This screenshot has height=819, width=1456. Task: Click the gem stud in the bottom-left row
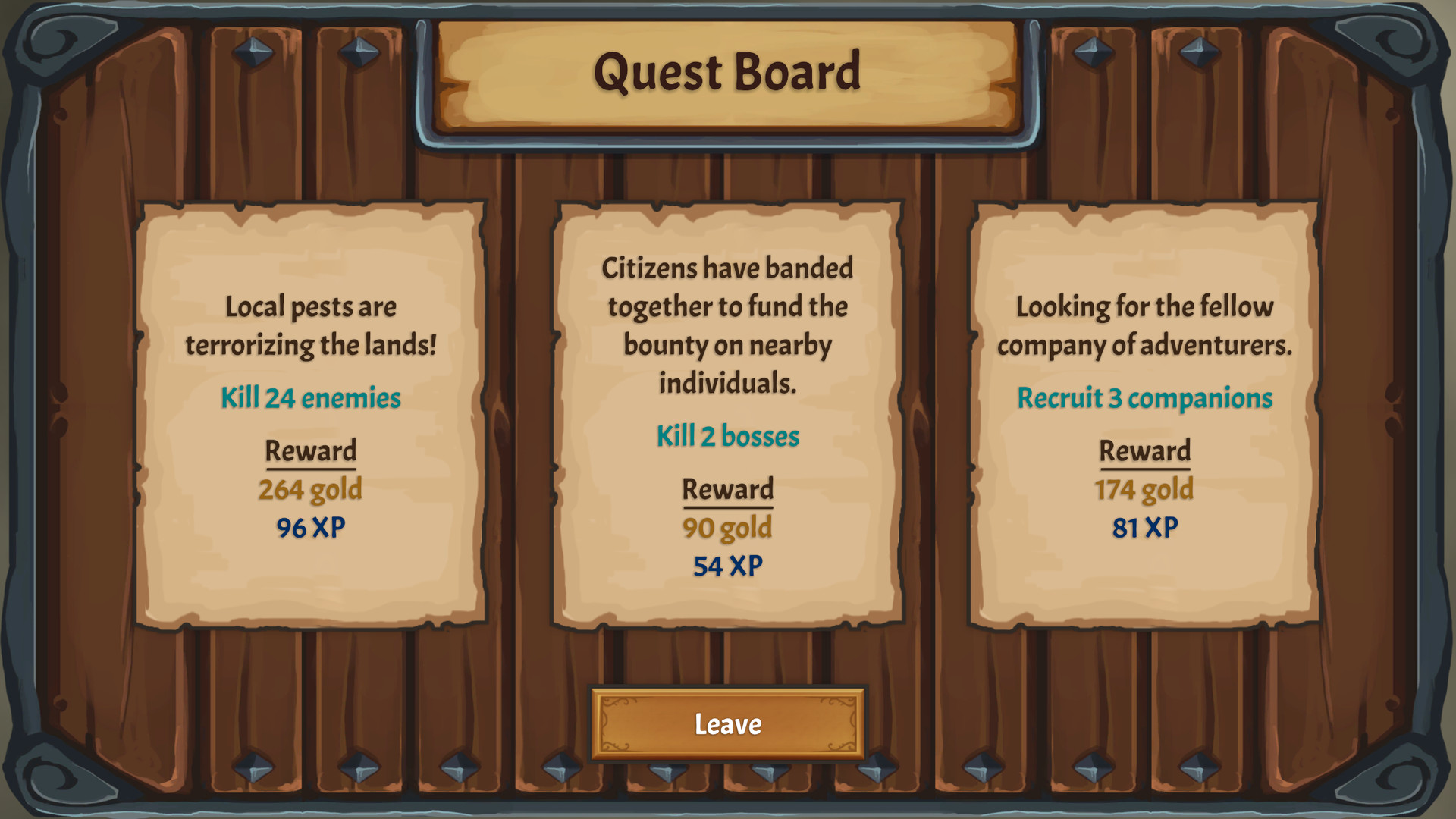253,768
